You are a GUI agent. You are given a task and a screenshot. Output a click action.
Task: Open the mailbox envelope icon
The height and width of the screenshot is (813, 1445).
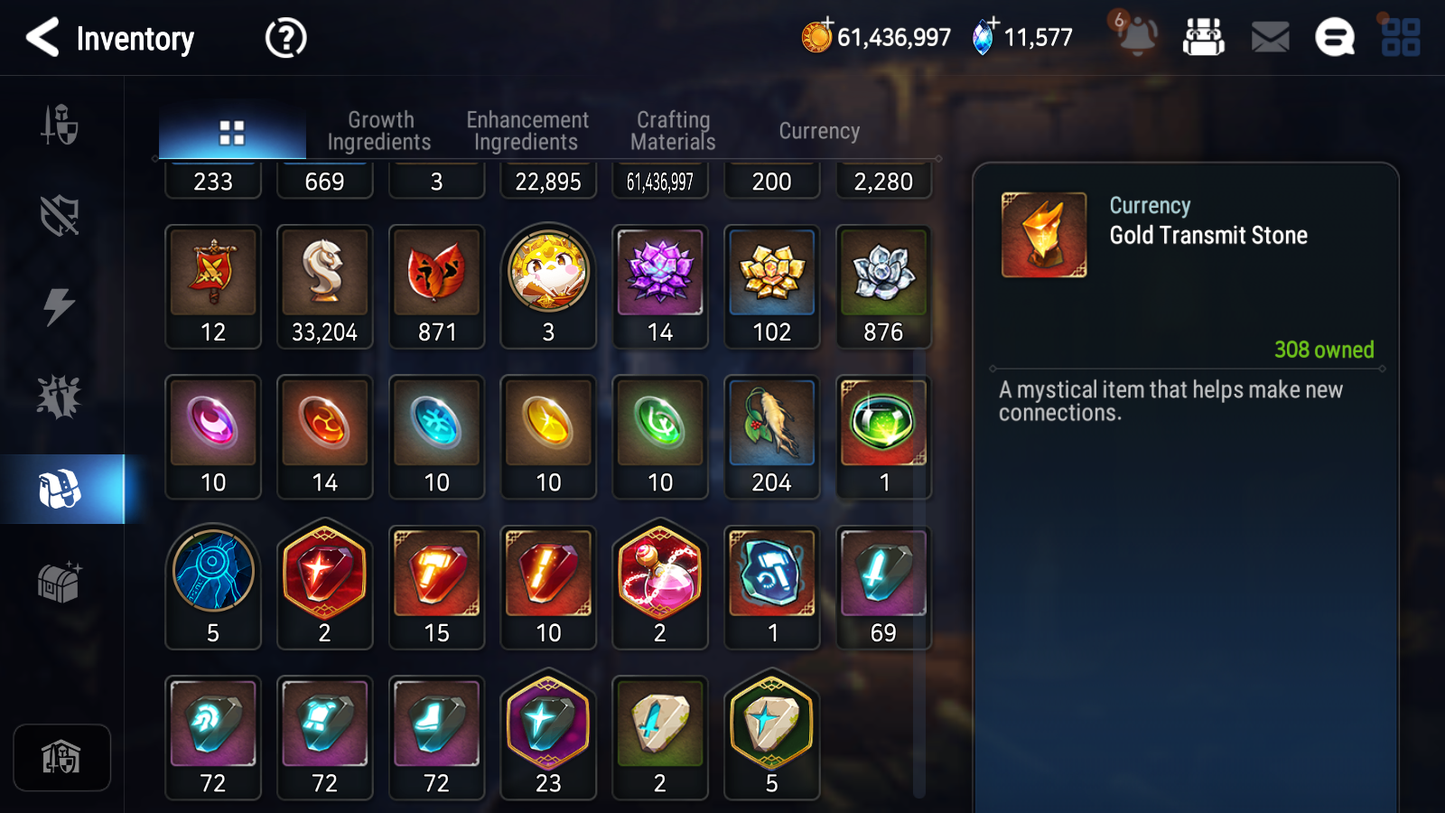[x=1270, y=36]
